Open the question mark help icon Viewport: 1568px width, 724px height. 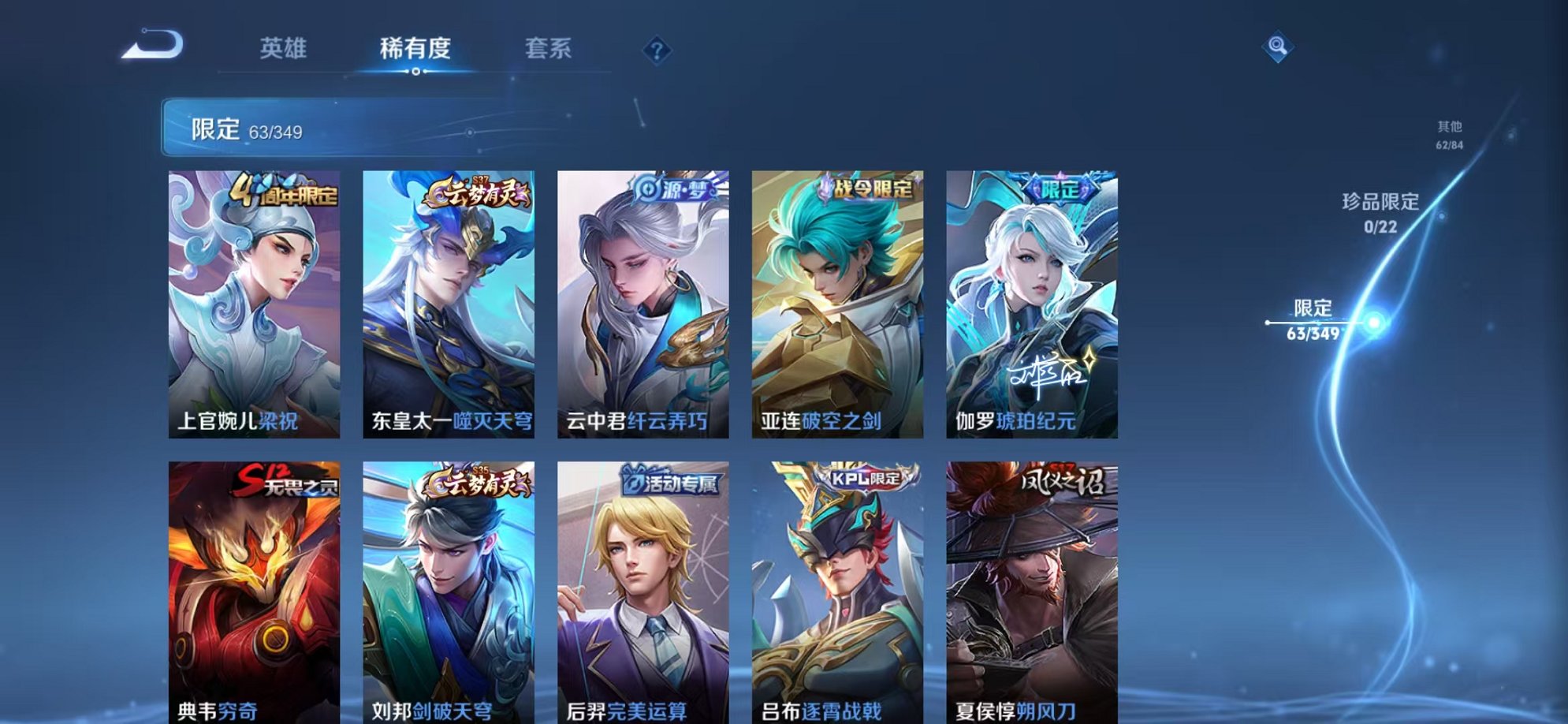pyautogui.click(x=657, y=50)
